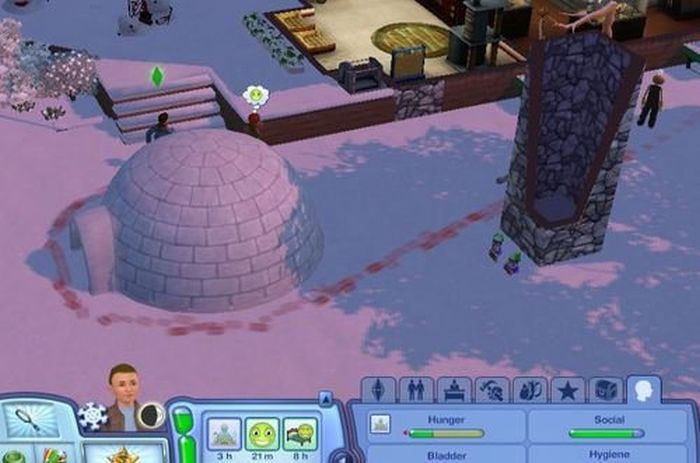Show the Skills tab

[x=491, y=389]
